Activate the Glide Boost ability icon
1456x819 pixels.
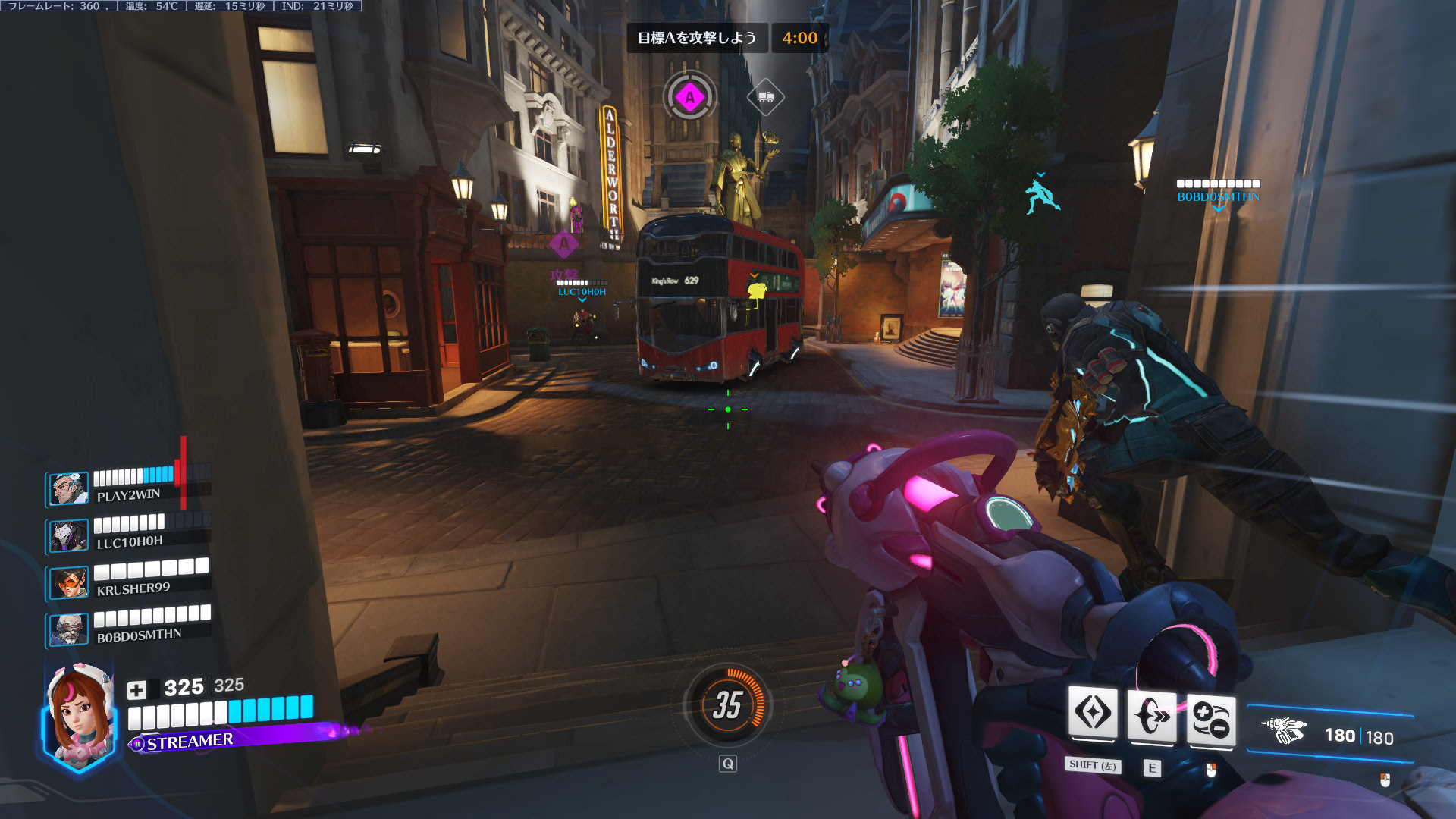coord(1093,714)
